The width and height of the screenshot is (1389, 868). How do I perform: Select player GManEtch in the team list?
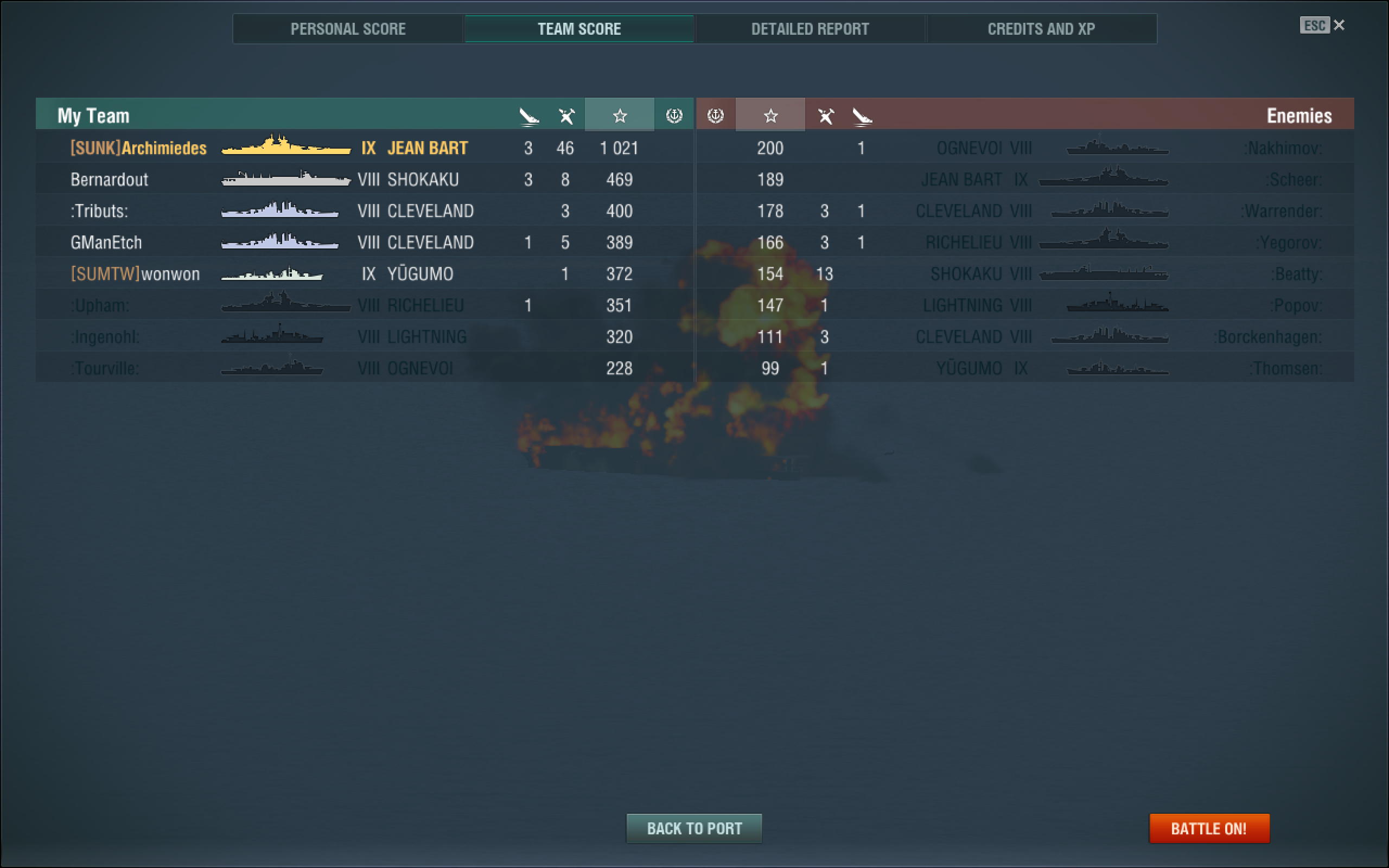tap(106, 242)
